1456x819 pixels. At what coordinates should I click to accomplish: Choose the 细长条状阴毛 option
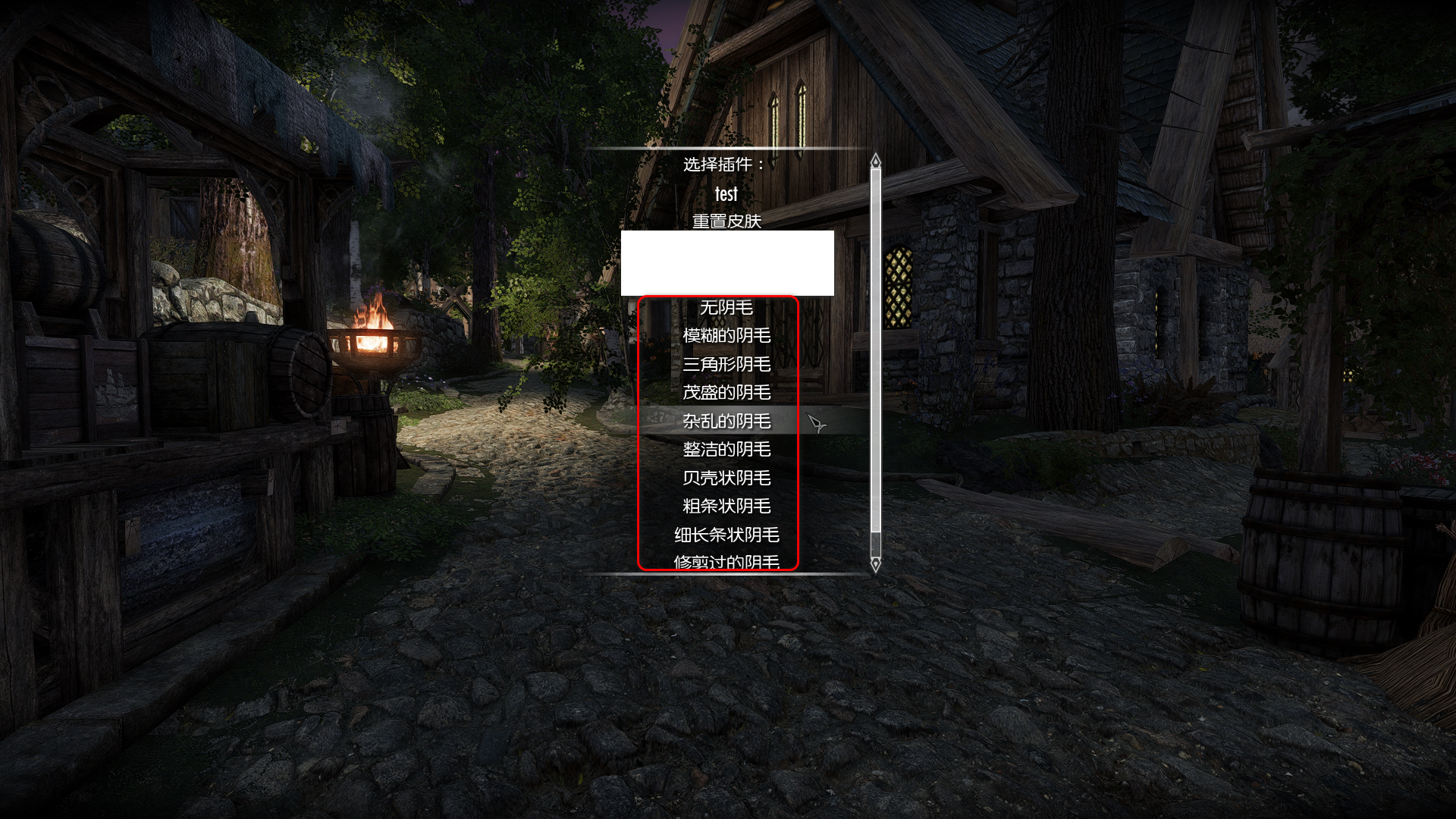pyautogui.click(x=726, y=535)
